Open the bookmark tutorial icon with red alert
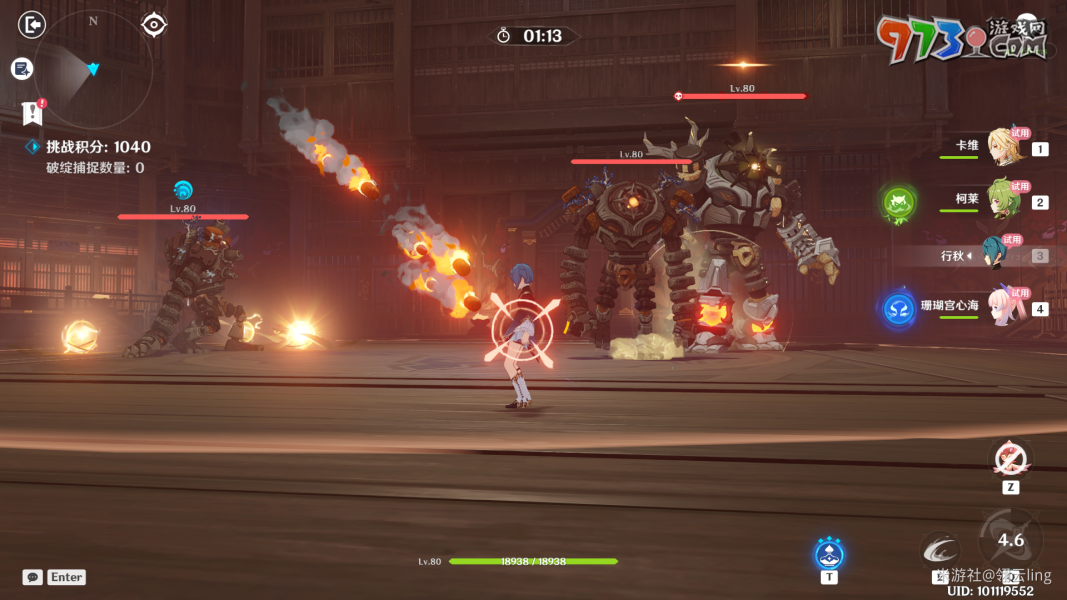Screen dimensions: 1067x600 coord(33,112)
